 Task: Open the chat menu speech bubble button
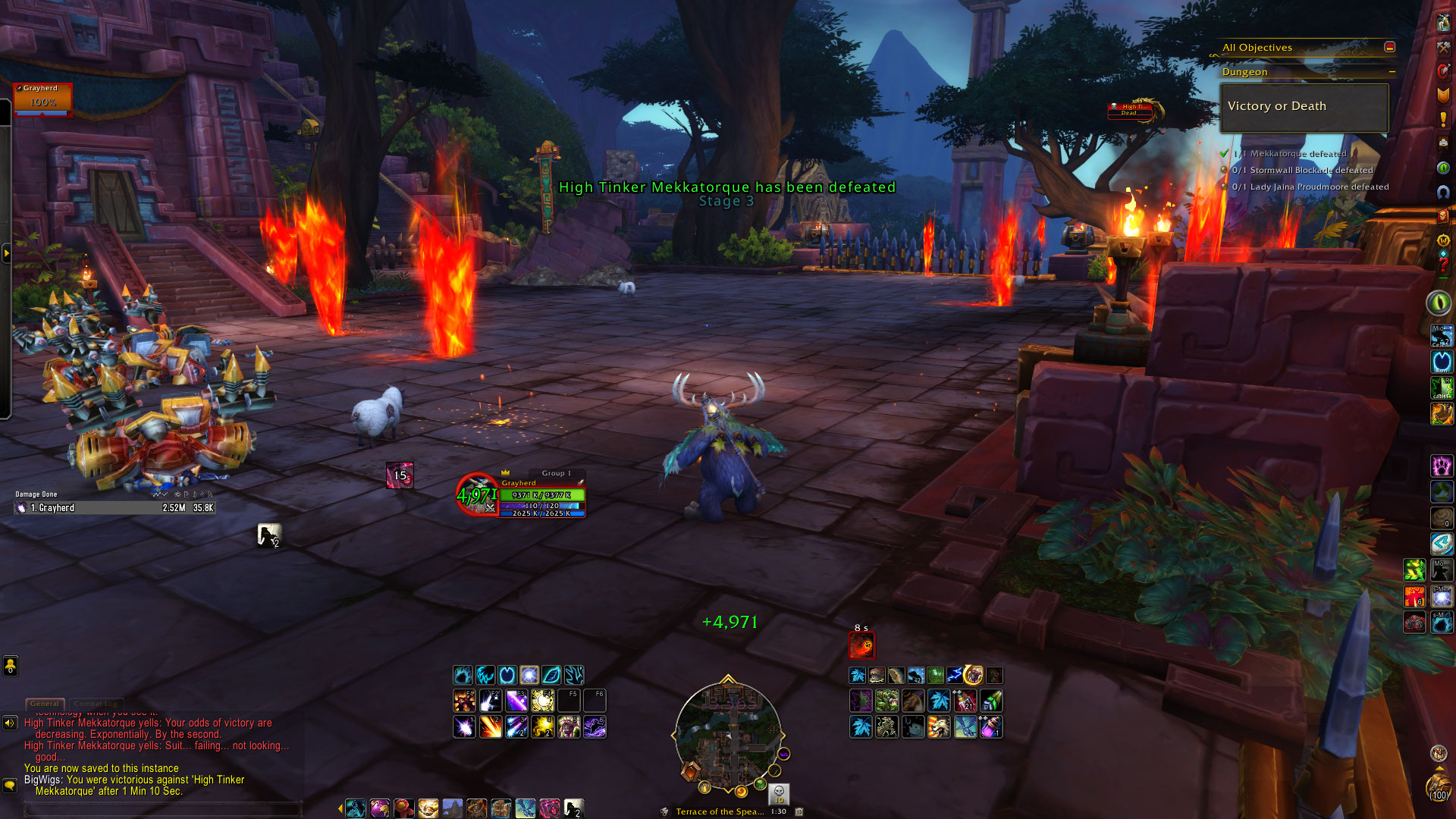(10, 785)
